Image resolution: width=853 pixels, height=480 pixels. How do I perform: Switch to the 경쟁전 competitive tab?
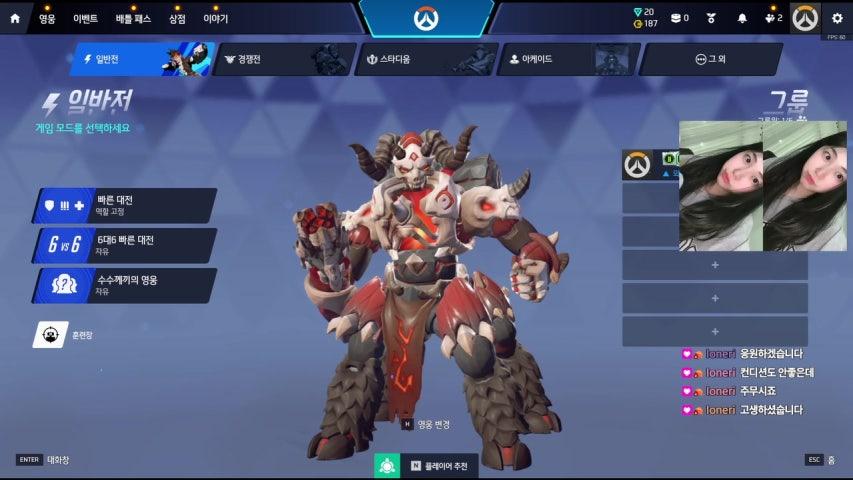pos(282,59)
